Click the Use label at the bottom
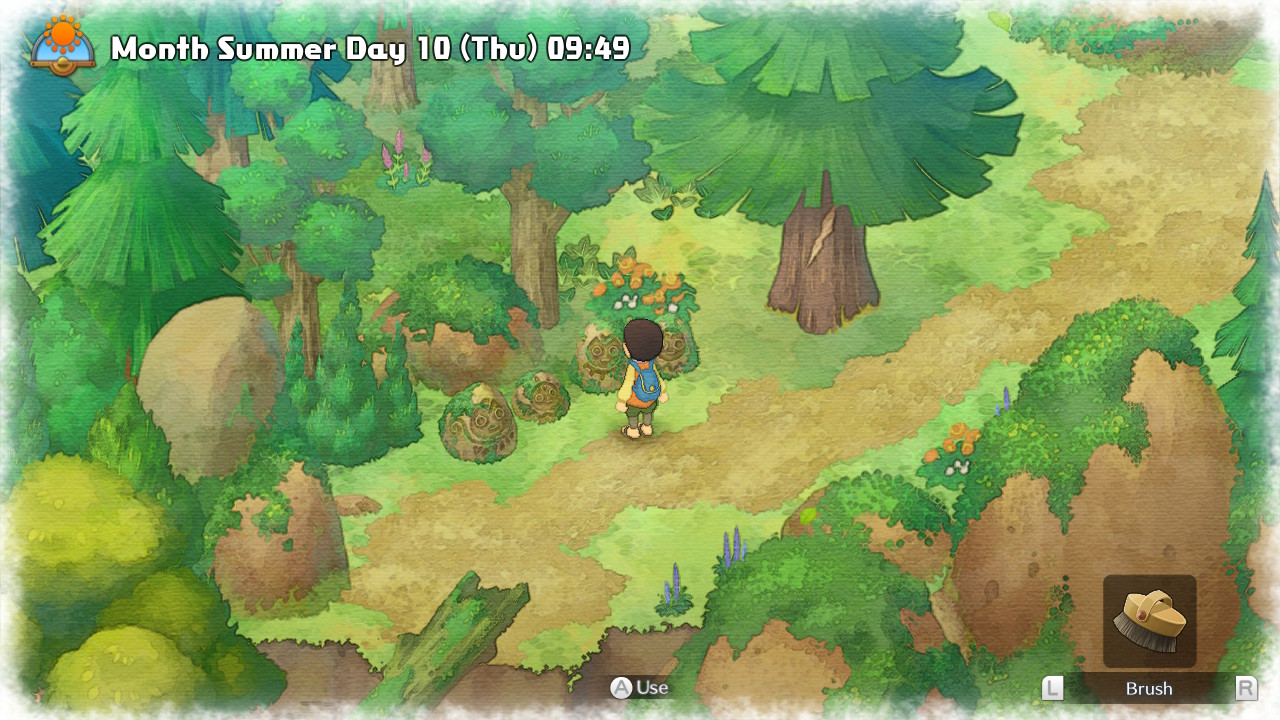Image resolution: width=1280 pixels, height=720 pixels. pyautogui.click(x=651, y=688)
